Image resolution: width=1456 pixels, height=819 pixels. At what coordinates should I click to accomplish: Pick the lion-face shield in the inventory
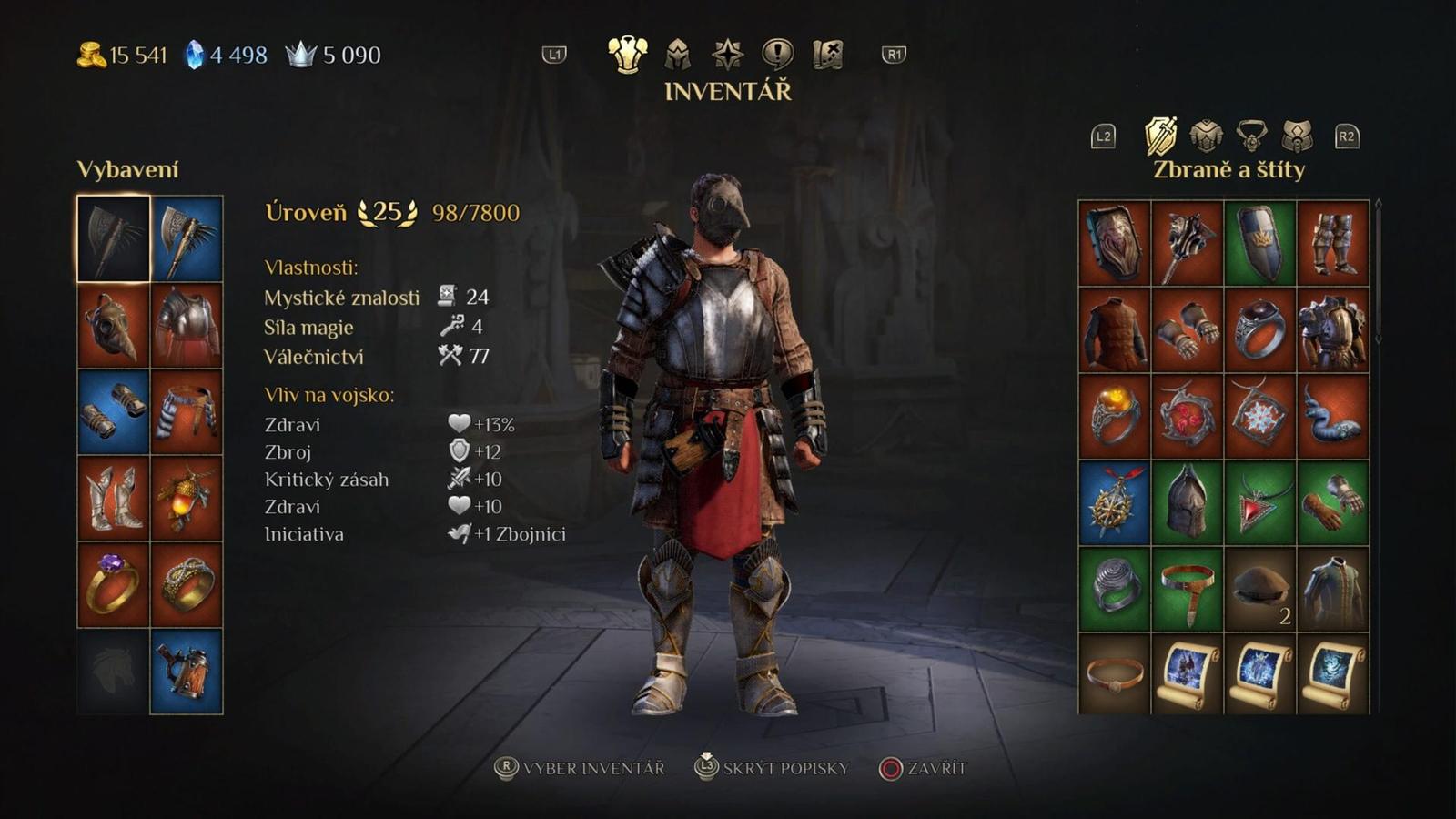tap(1115, 243)
